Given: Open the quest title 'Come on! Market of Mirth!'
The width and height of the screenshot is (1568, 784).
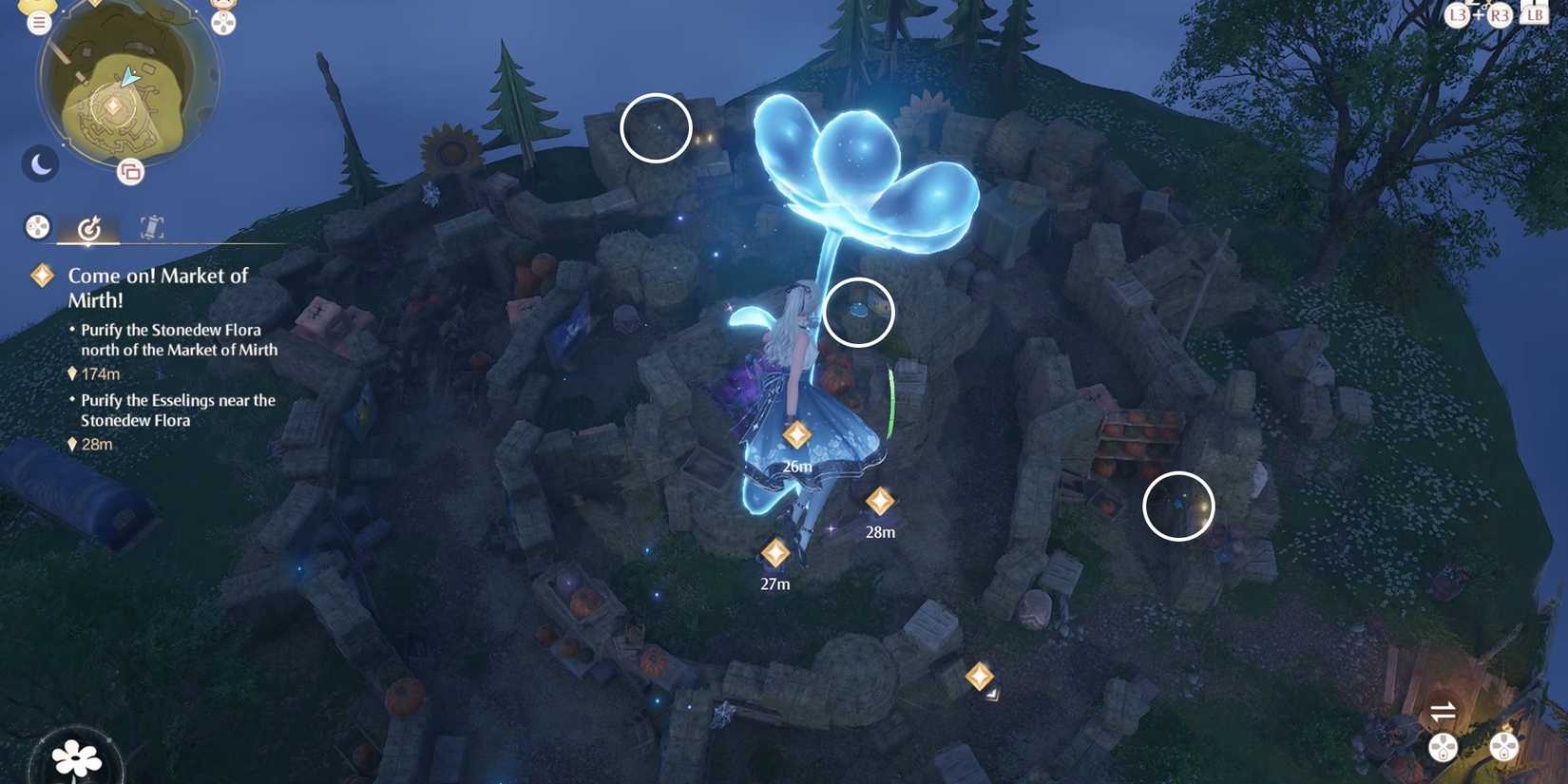Looking at the screenshot, I should tap(157, 287).
